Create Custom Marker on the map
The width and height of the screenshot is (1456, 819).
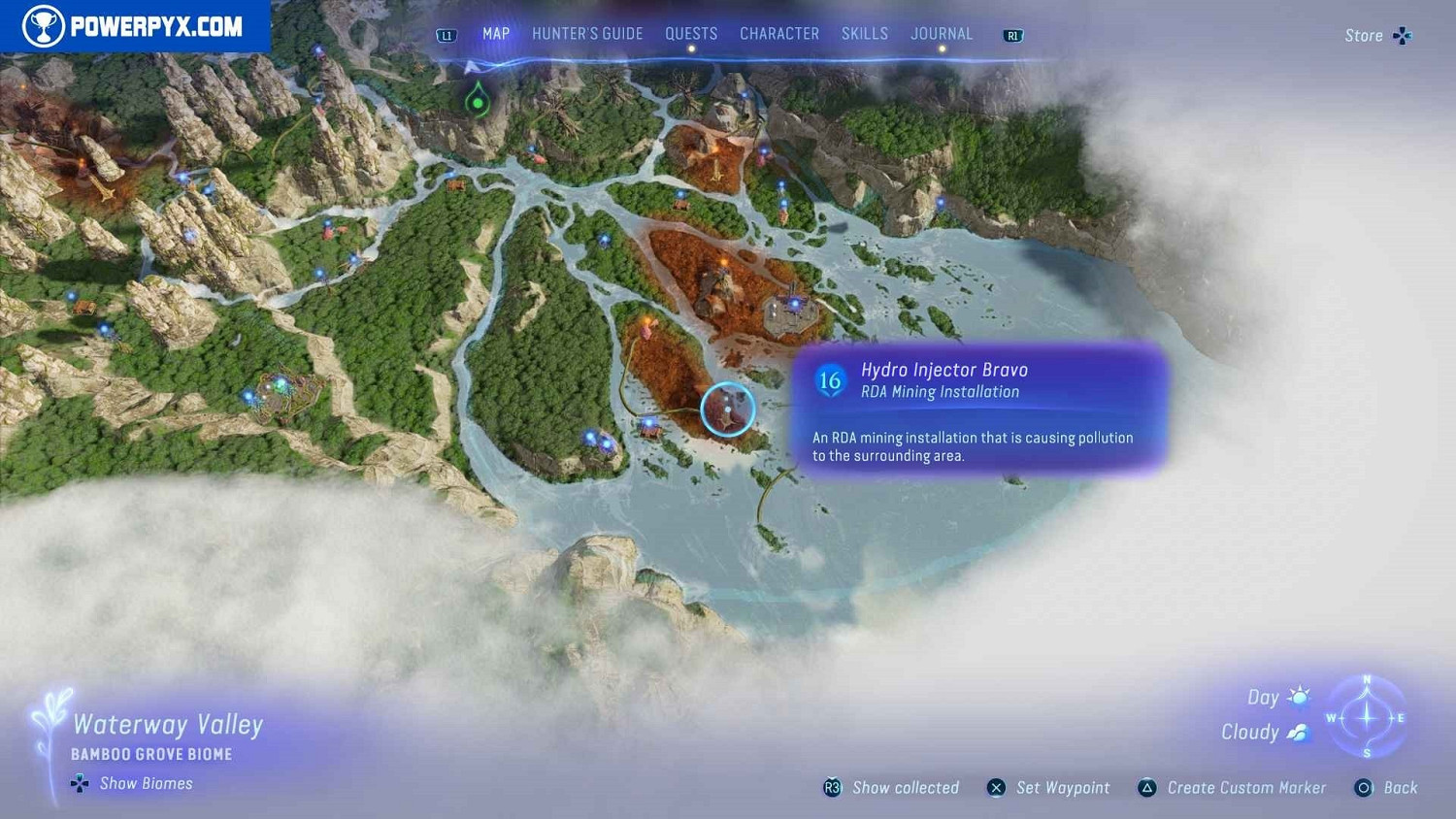point(1232,788)
